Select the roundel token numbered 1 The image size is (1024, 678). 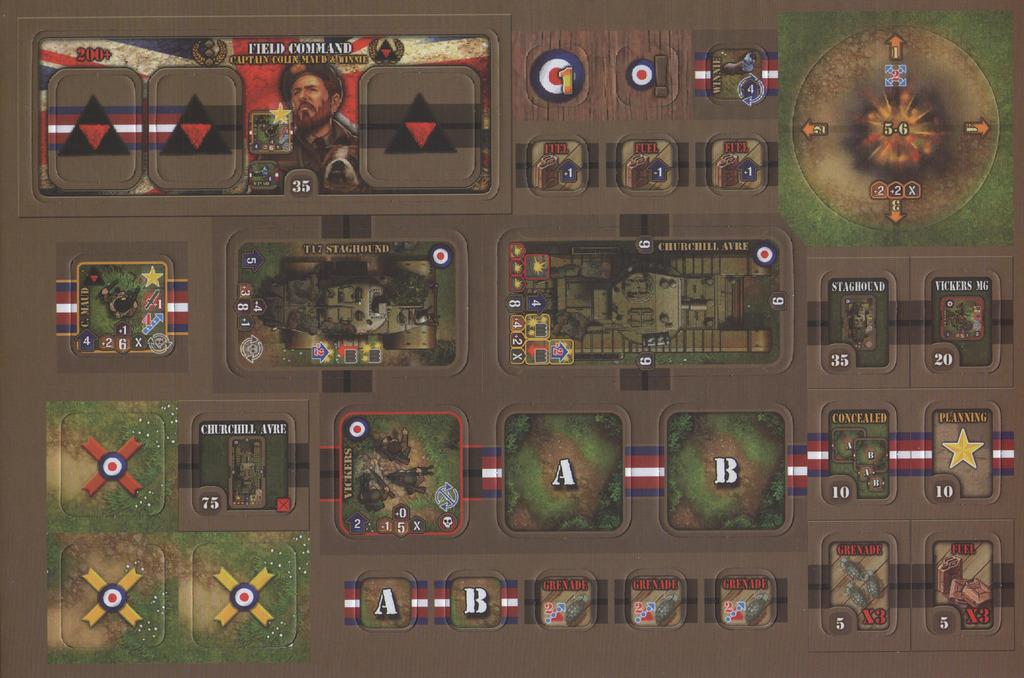[557, 76]
